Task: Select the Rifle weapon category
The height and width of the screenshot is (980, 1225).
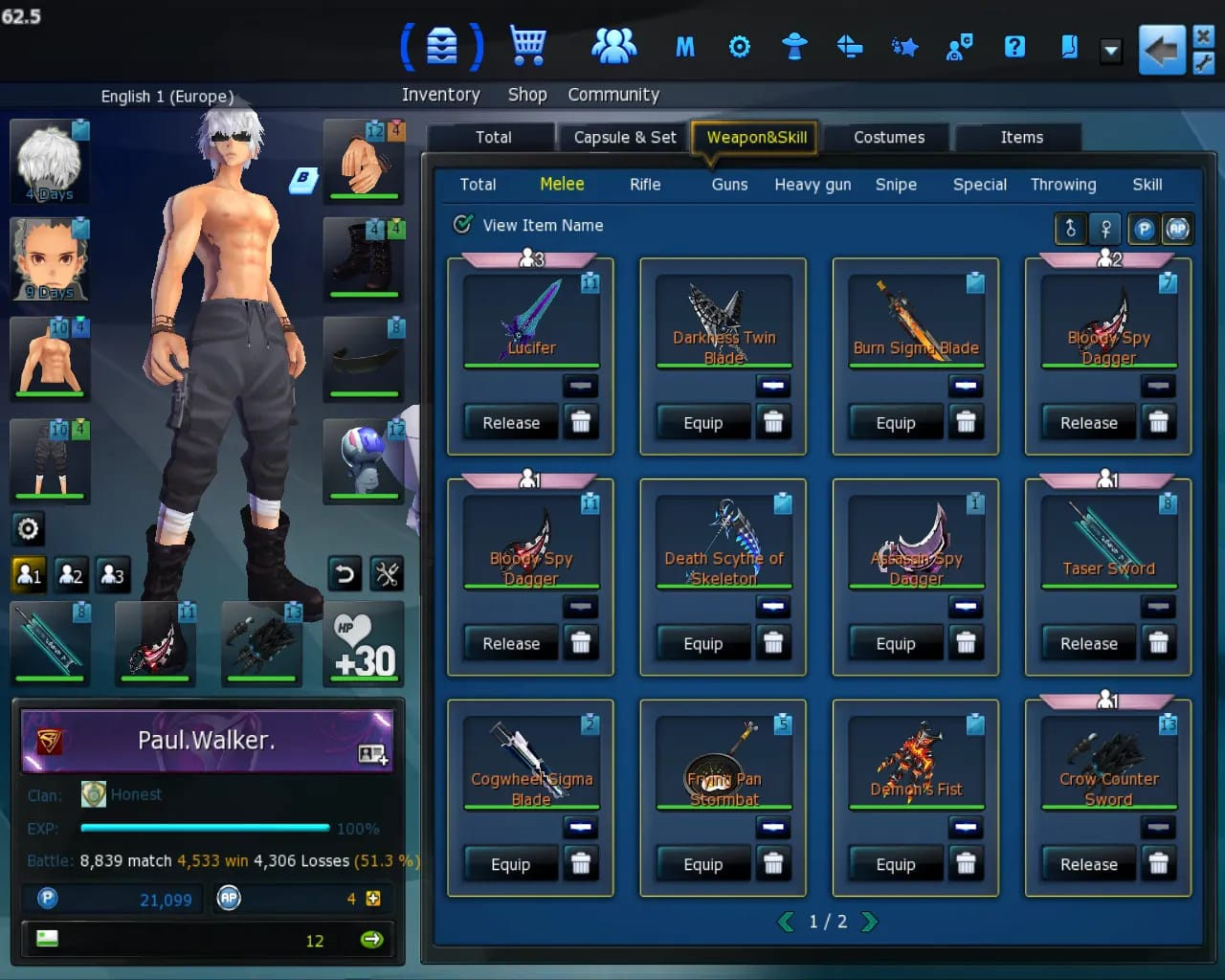Action: click(645, 185)
